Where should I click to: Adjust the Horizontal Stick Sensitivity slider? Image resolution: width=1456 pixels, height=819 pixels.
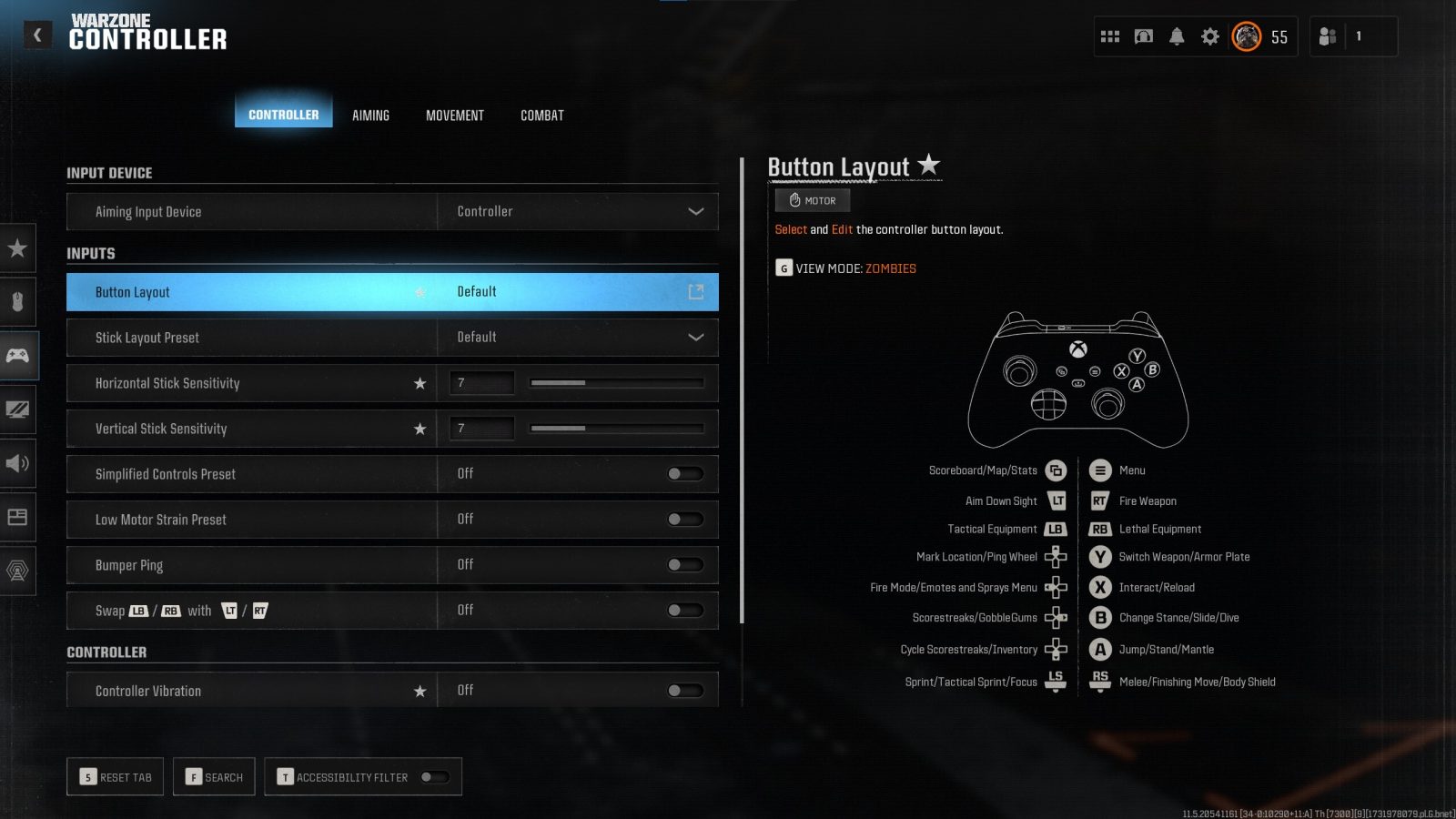(x=616, y=383)
